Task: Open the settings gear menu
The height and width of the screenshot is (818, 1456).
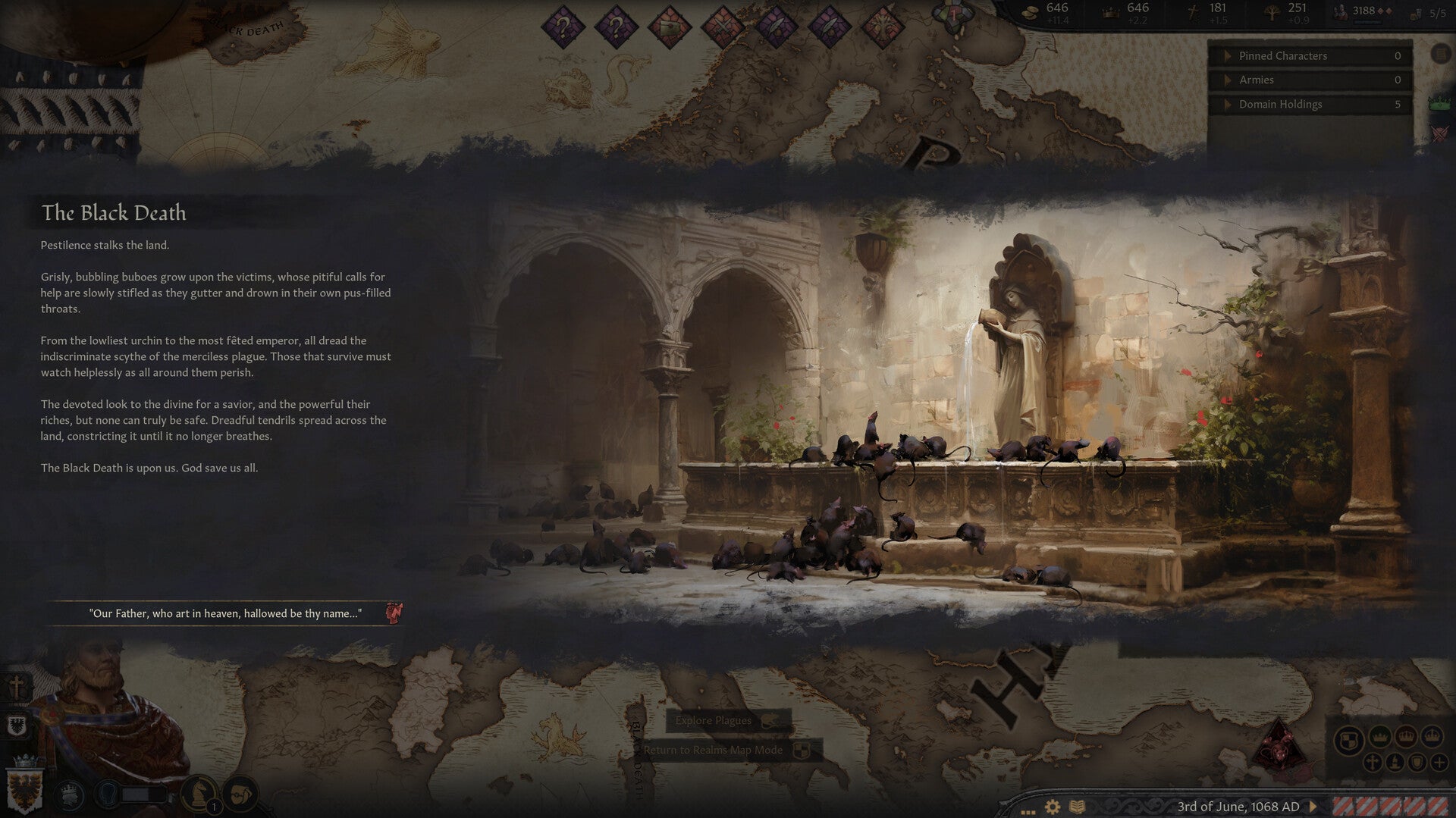Action: 1052,807
